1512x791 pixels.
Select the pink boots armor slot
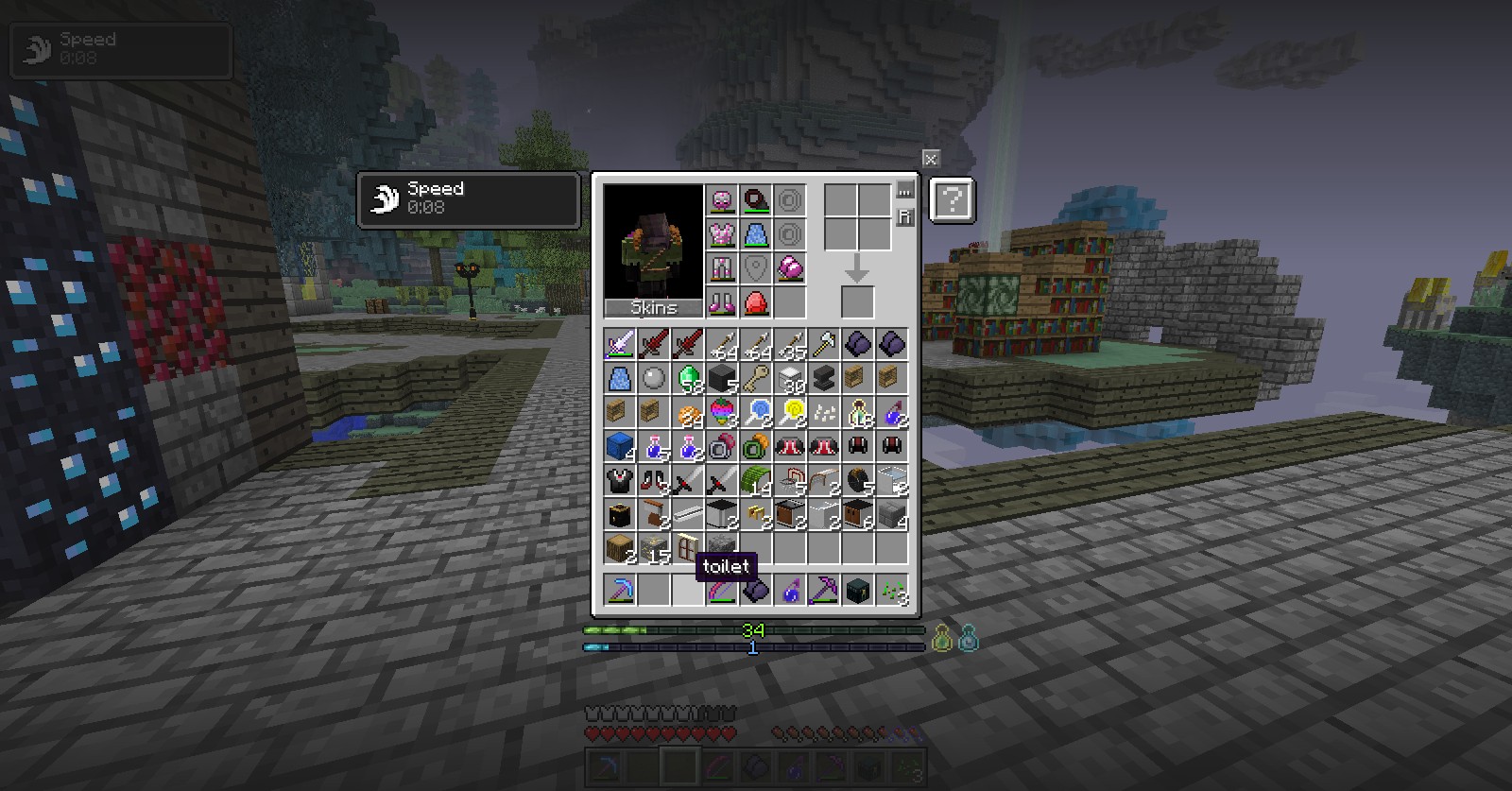[722, 302]
